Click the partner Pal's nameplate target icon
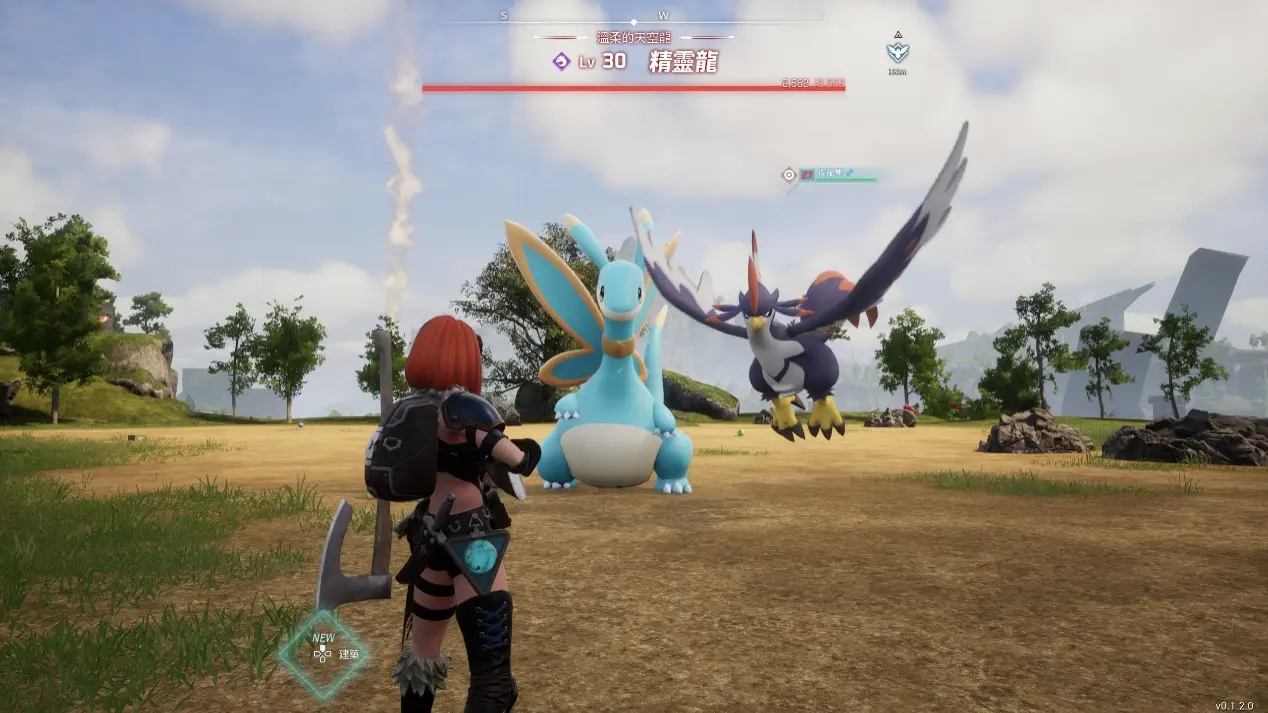 789,175
